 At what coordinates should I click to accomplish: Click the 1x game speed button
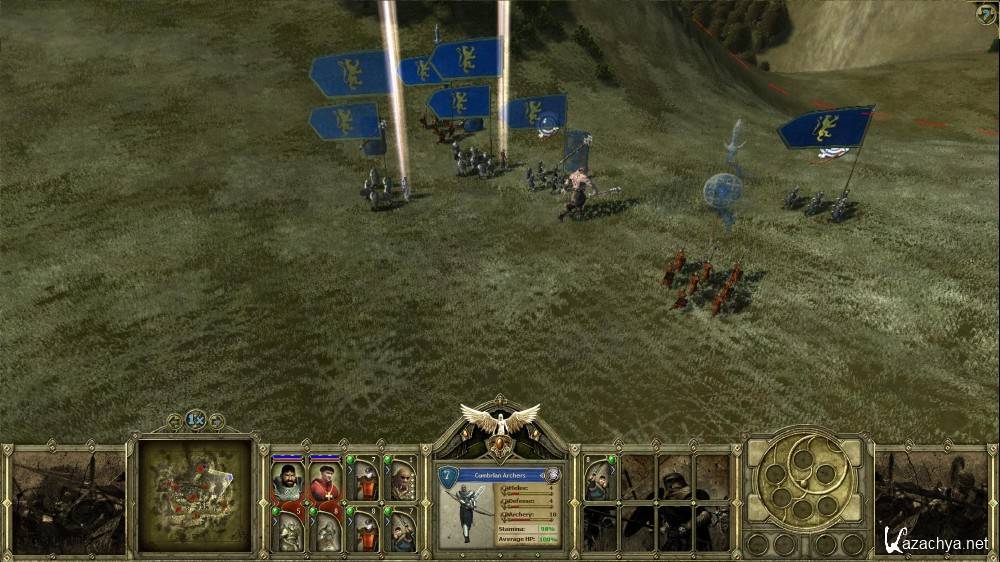(x=196, y=421)
